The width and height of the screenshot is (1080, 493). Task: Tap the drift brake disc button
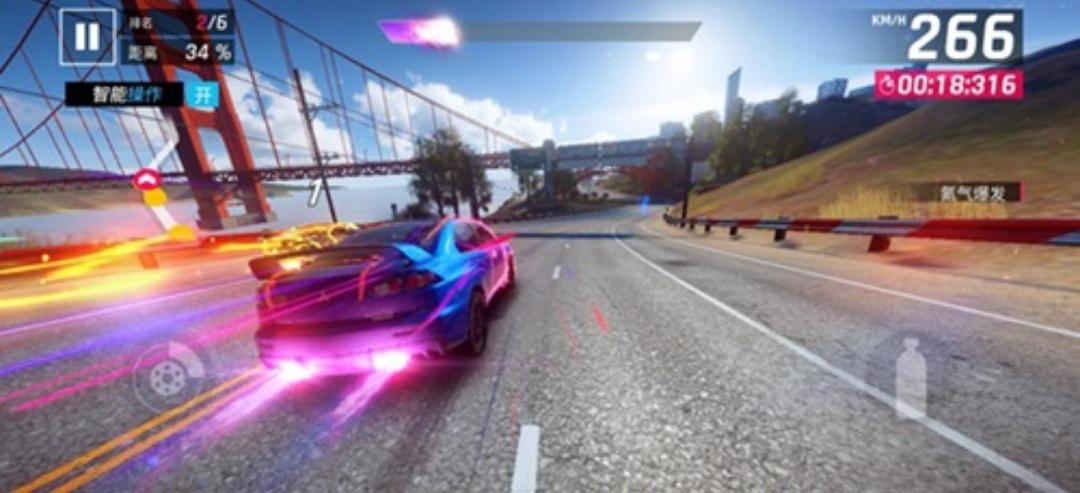click(x=168, y=376)
